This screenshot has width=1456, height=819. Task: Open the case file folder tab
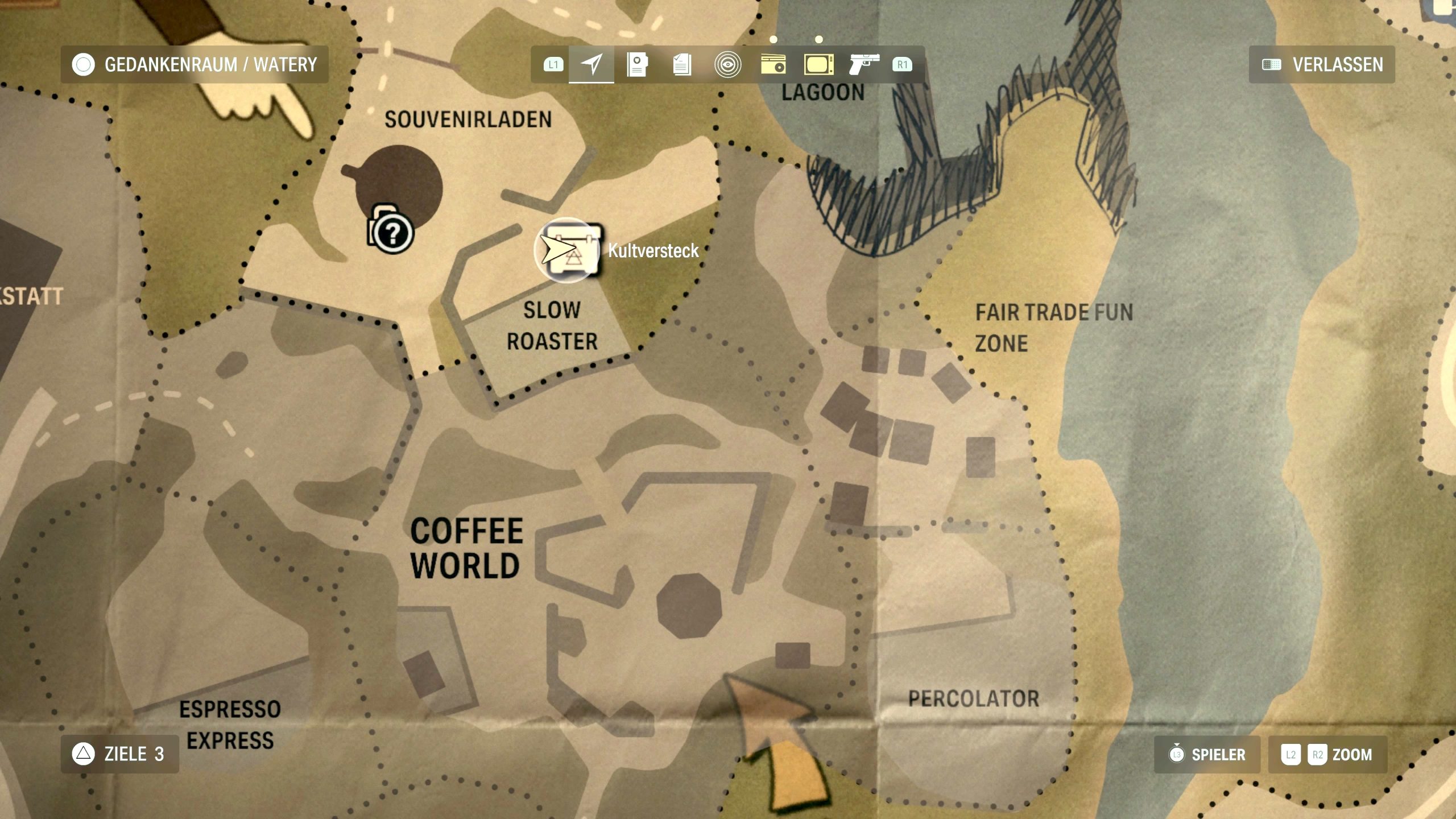pyautogui.click(x=637, y=64)
